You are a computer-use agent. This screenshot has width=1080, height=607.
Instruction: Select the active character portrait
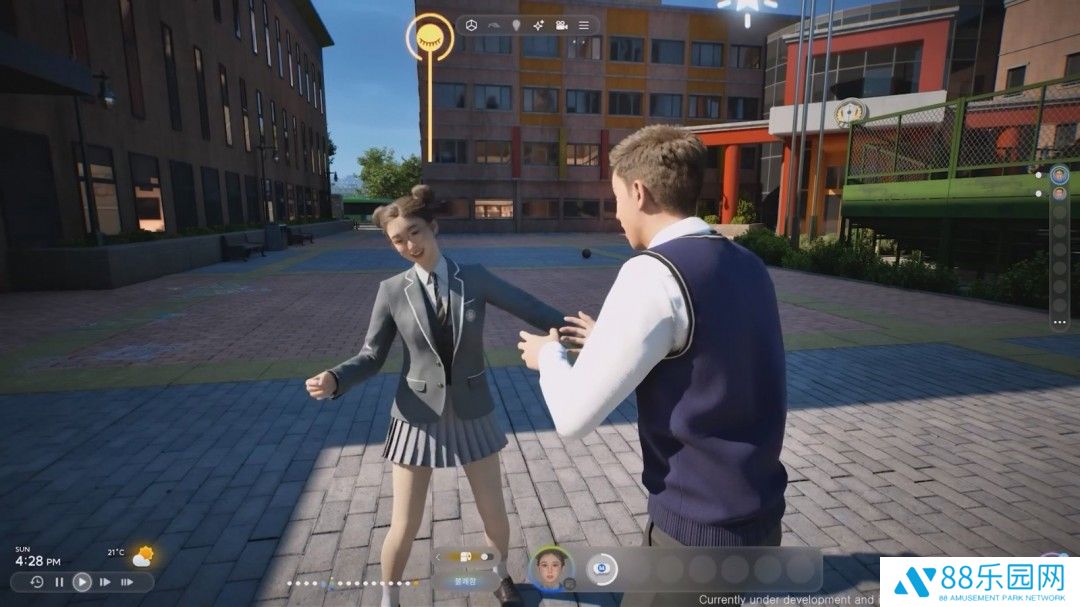551,569
